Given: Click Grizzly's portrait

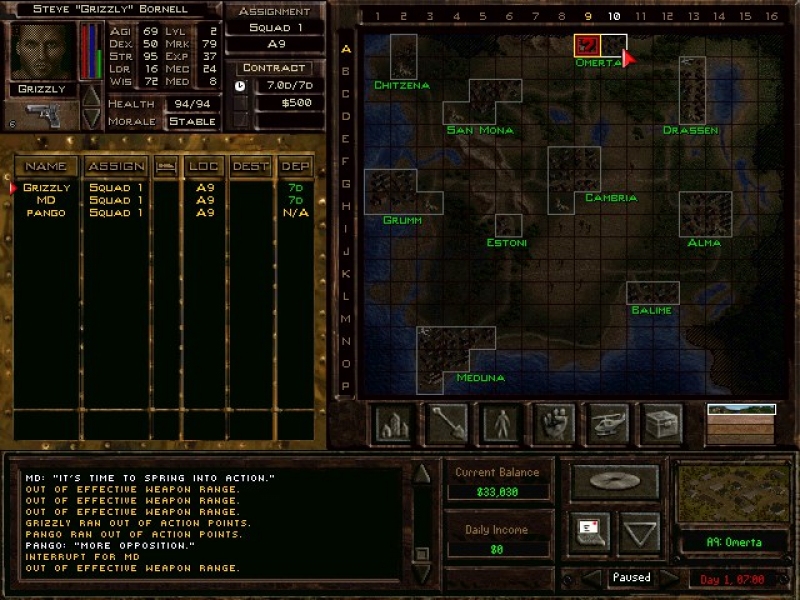Looking at the screenshot, I should click(42, 49).
